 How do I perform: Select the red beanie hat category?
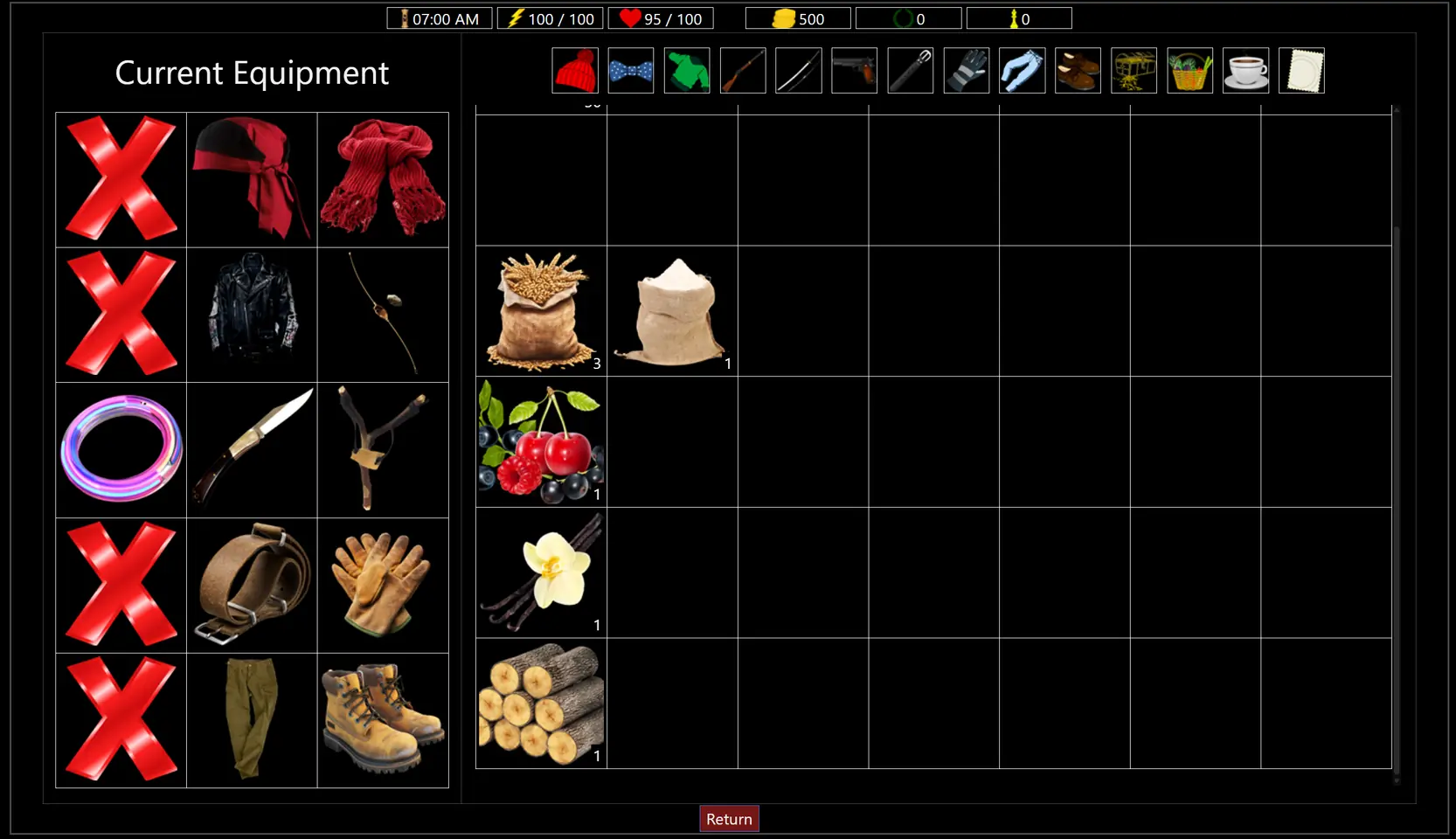pos(575,71)
